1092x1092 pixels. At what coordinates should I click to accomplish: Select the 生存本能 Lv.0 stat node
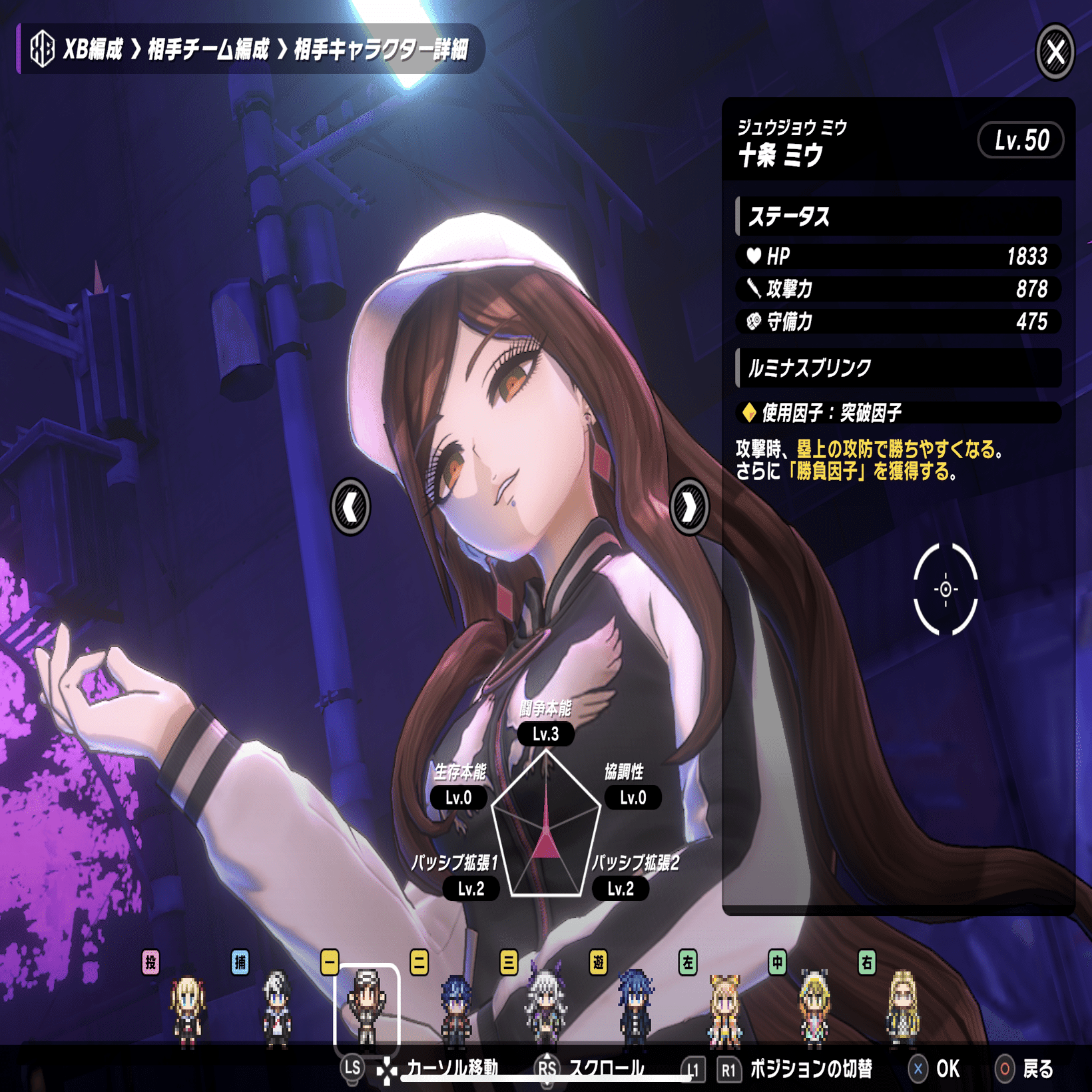tap(458, 798)
